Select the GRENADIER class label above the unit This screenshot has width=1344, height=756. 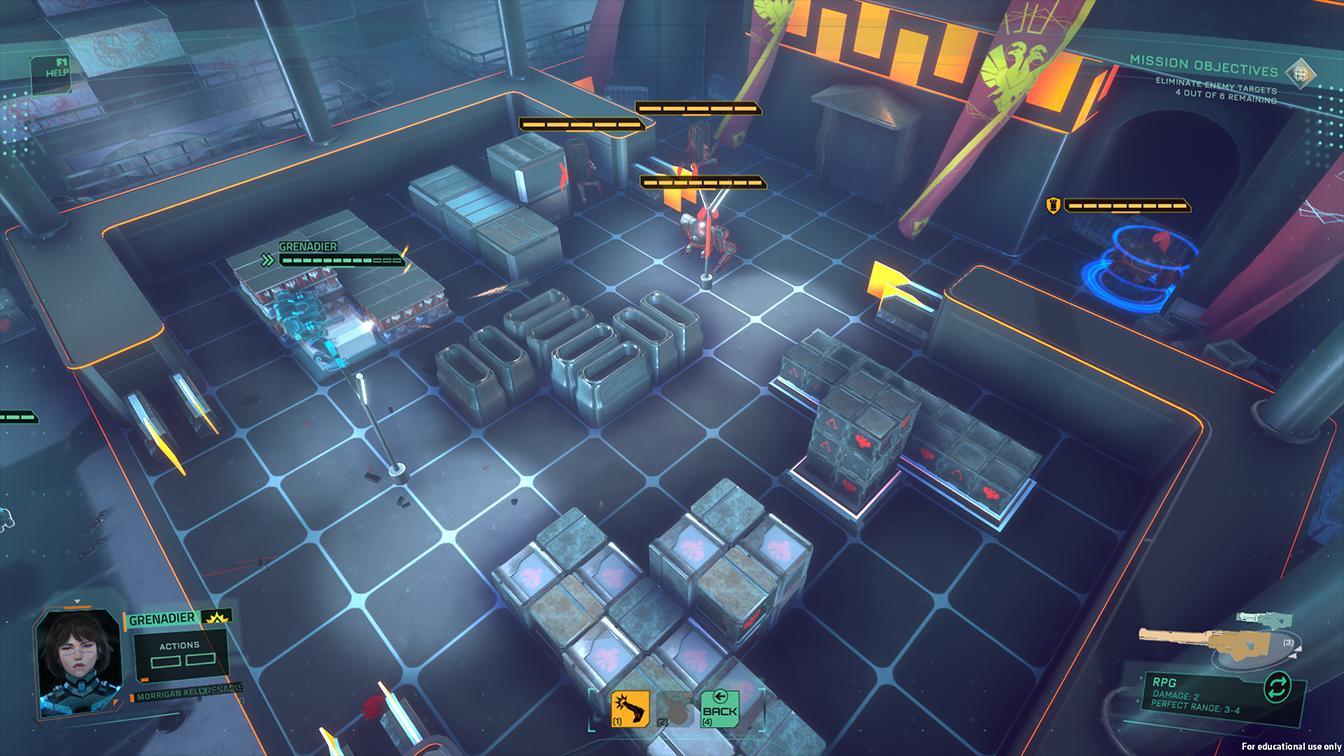310,245
